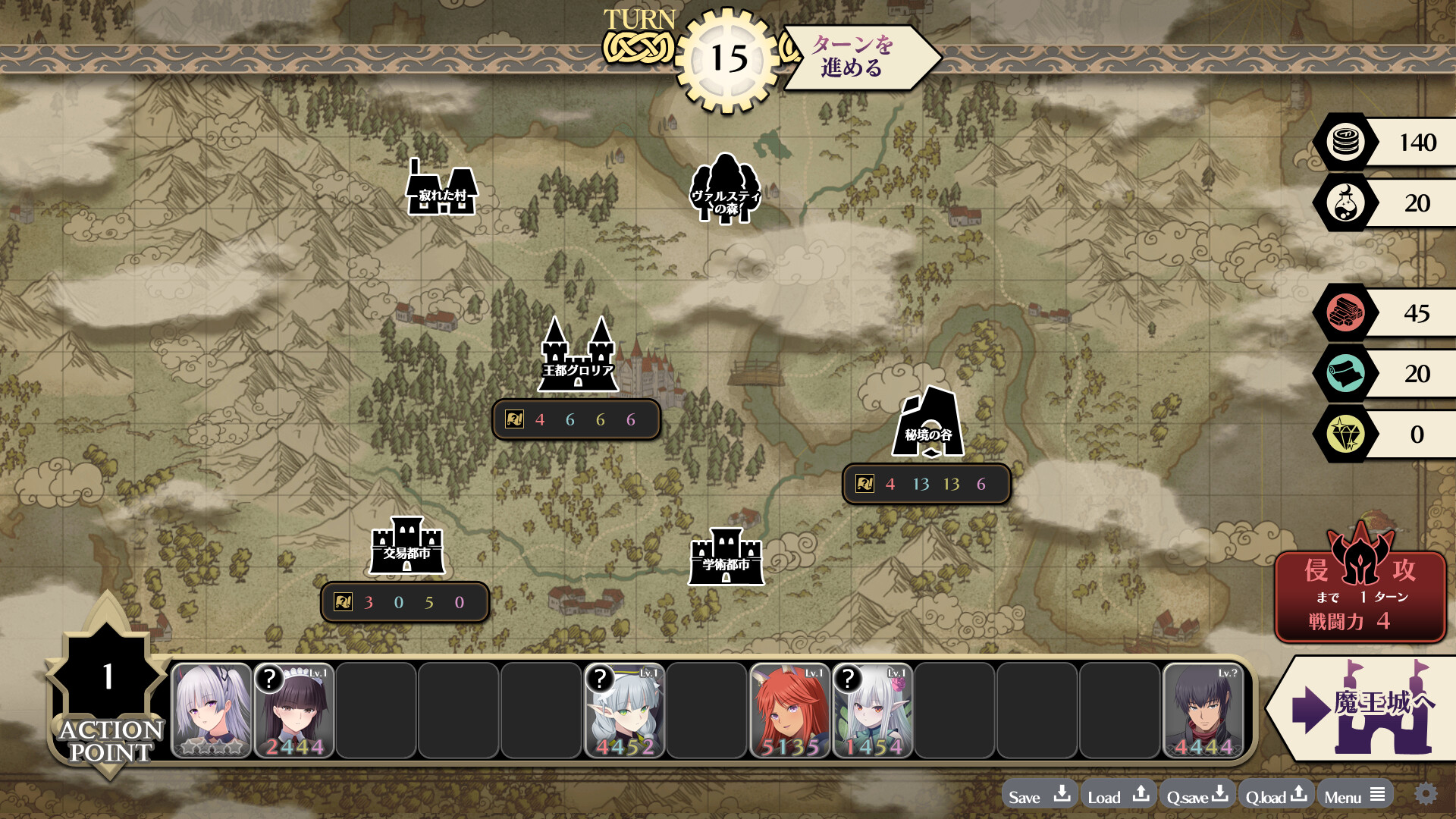Select the 学術都市 academic city
This screenshot has height=819, width=1456.
(726, 558)
